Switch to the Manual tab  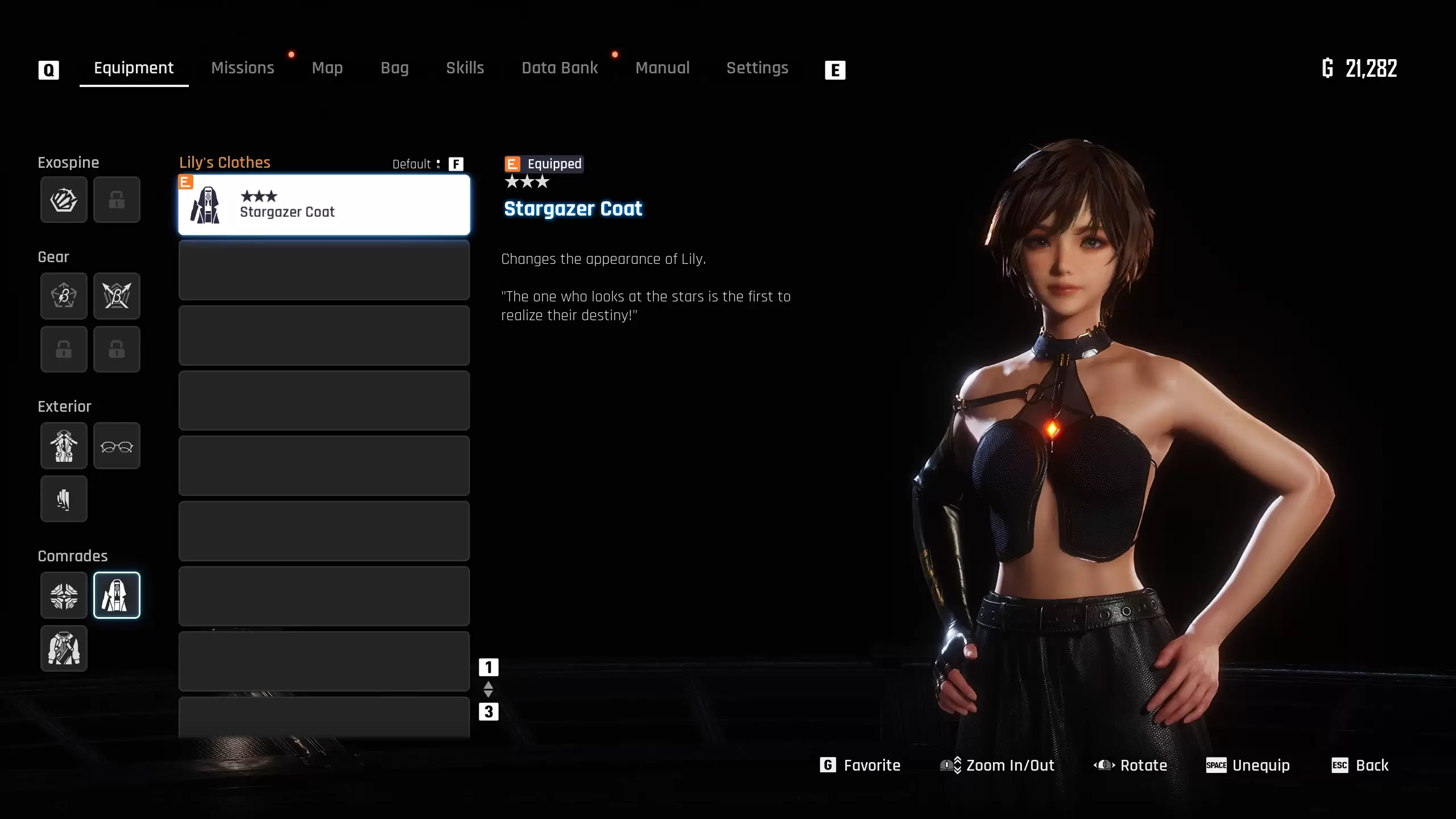(x=662, y=68)
